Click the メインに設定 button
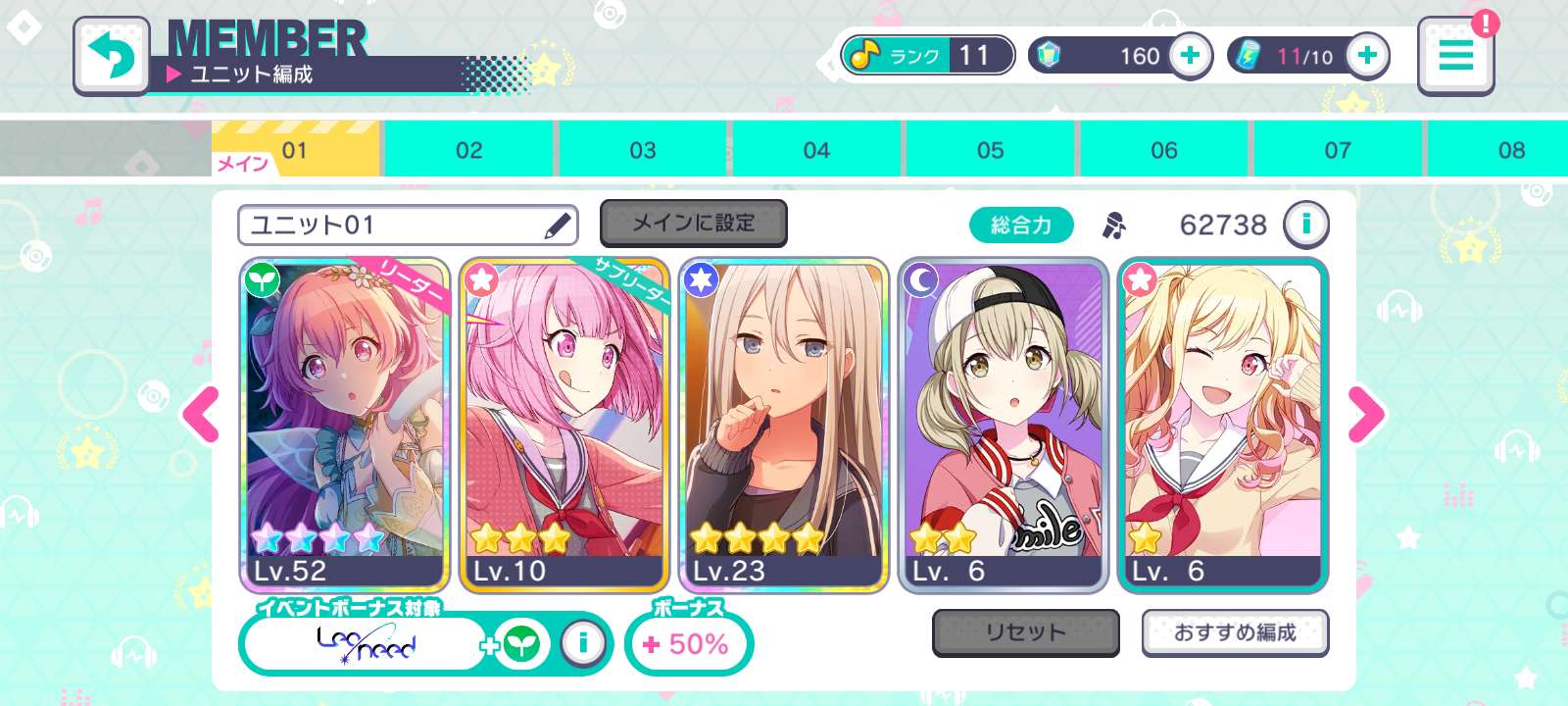 [x=693, y=224]
